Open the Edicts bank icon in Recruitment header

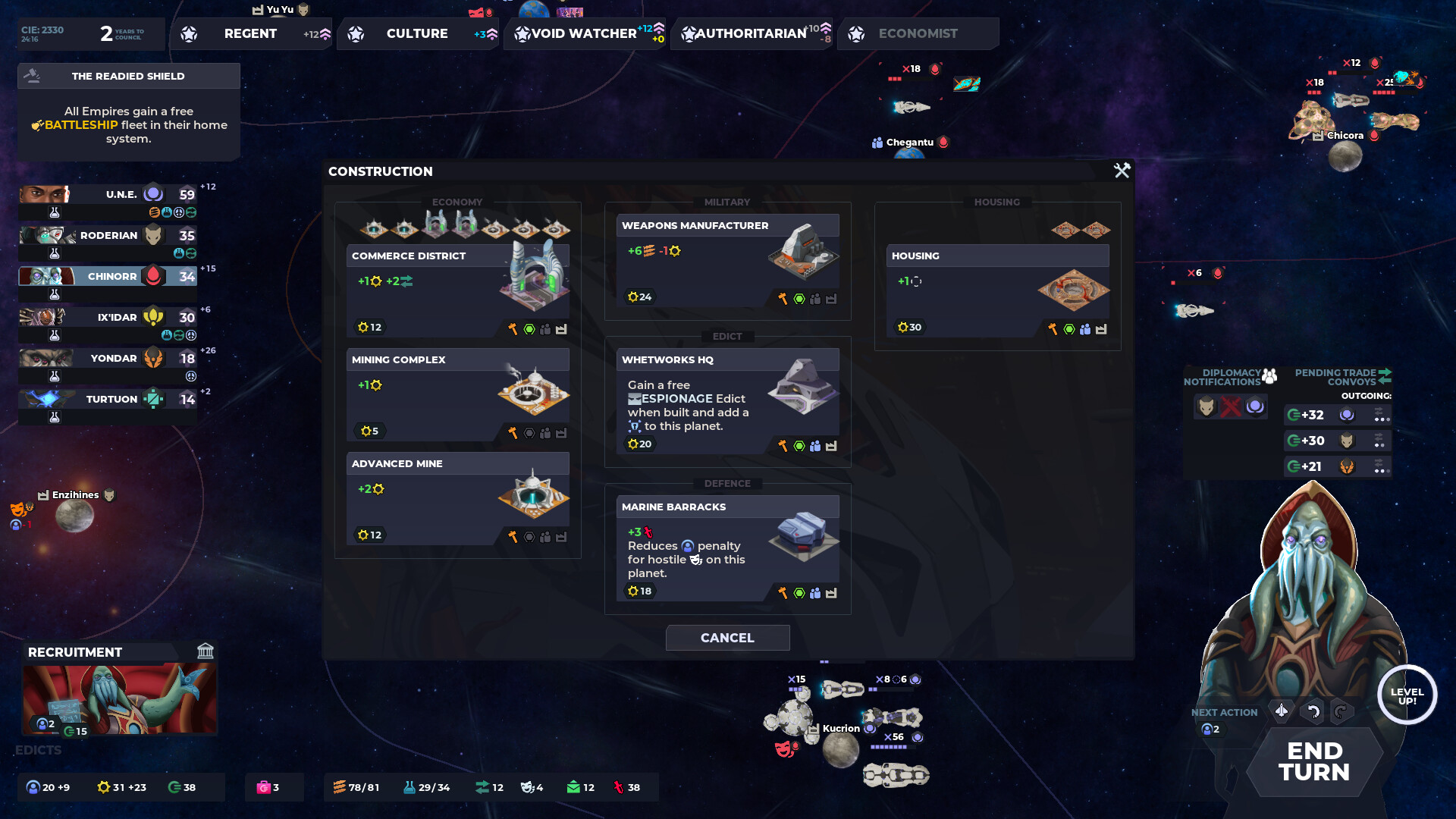coord(206,651)
